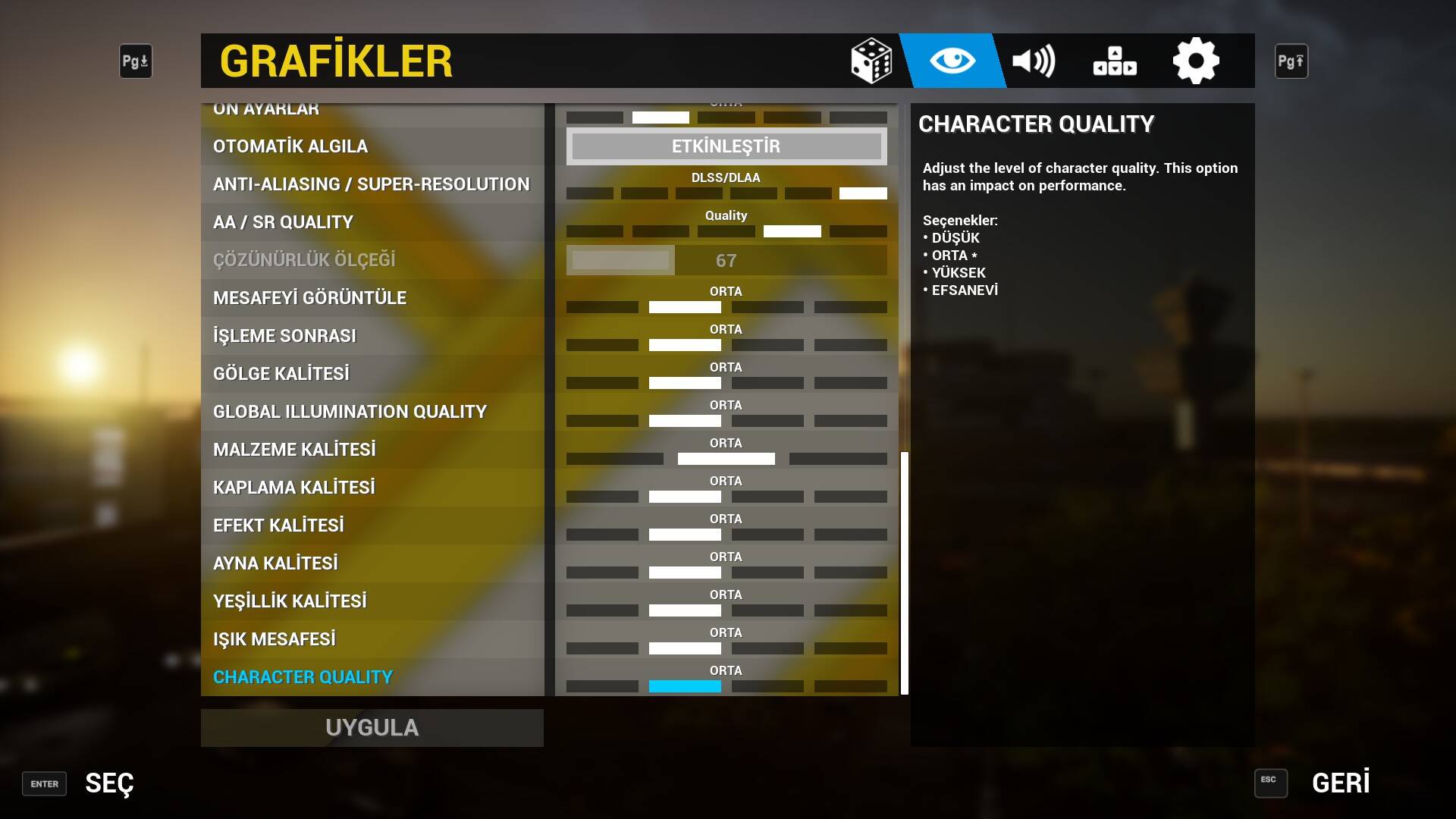
Task: Select the AA / SR QUALITY row
Action: [283, 222]
